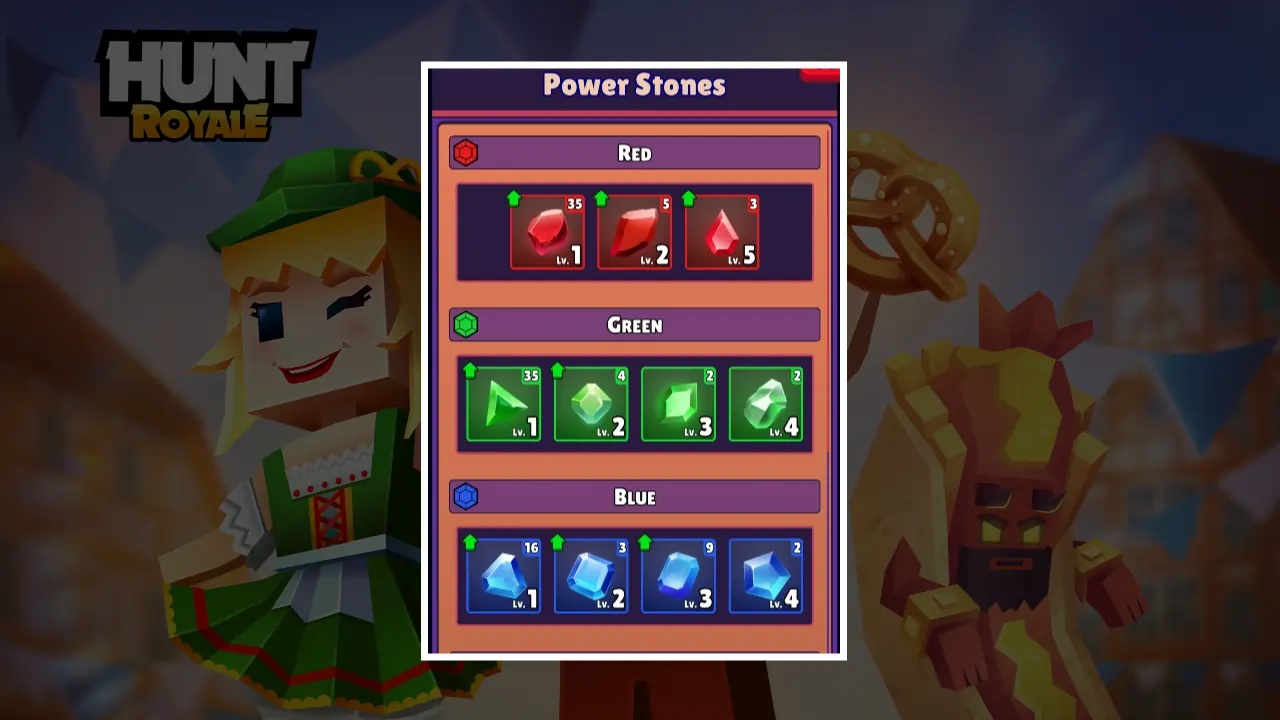Image resolution: width=1280 pixels, height=720 pixels.
Task: Select the Level 4 blue power stone
Action: (766, 576)
